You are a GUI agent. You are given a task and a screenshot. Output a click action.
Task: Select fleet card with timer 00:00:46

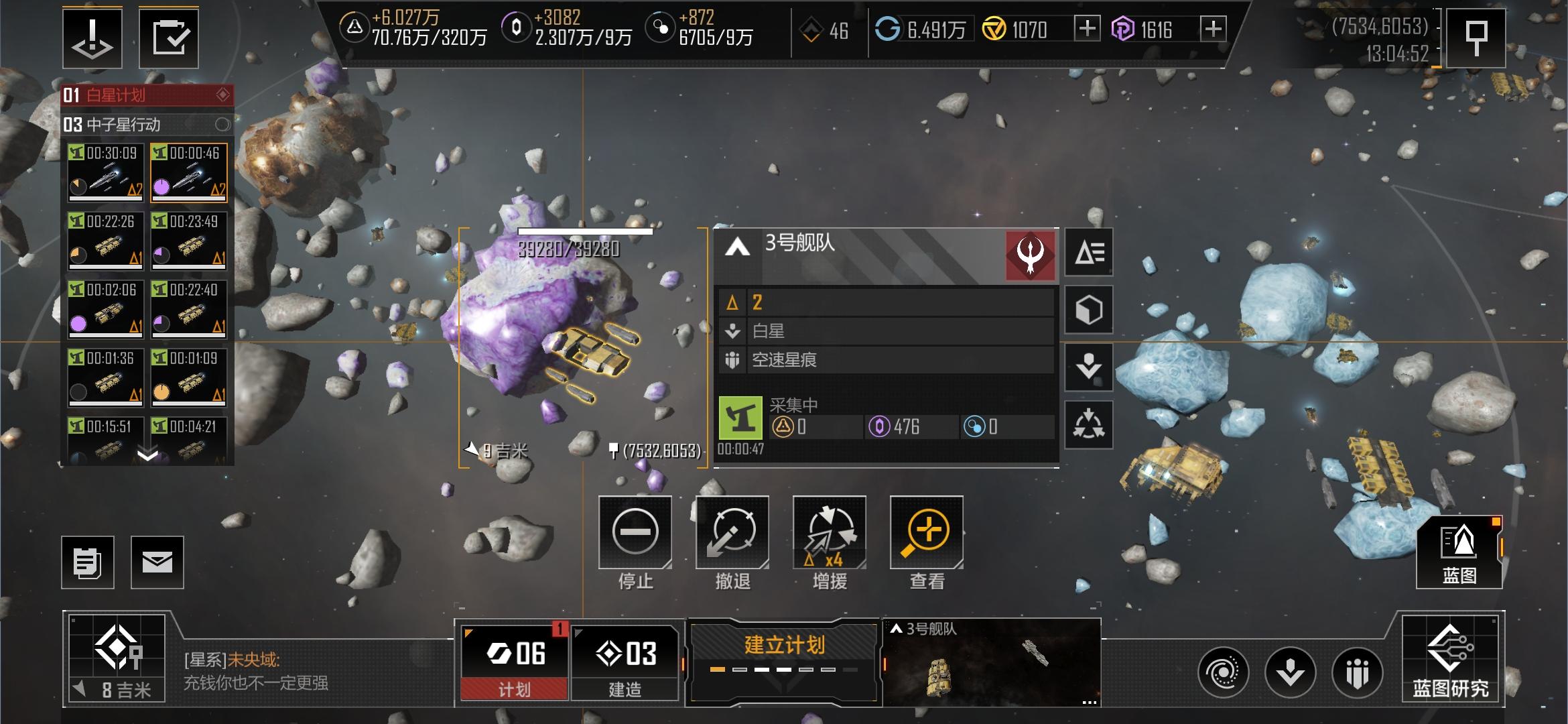[x=189, y=172]
